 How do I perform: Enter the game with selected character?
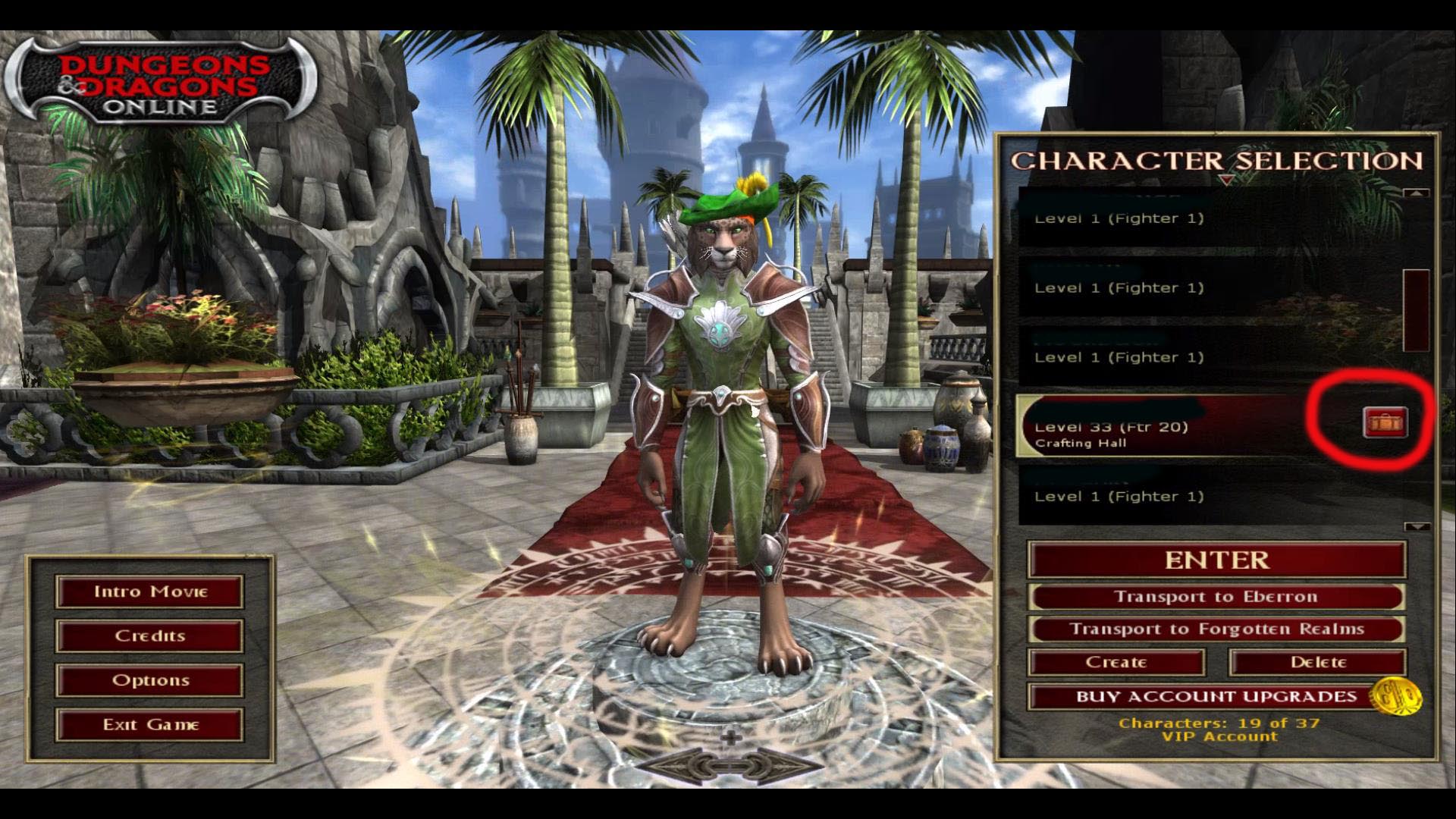(x=1216, y=560)
